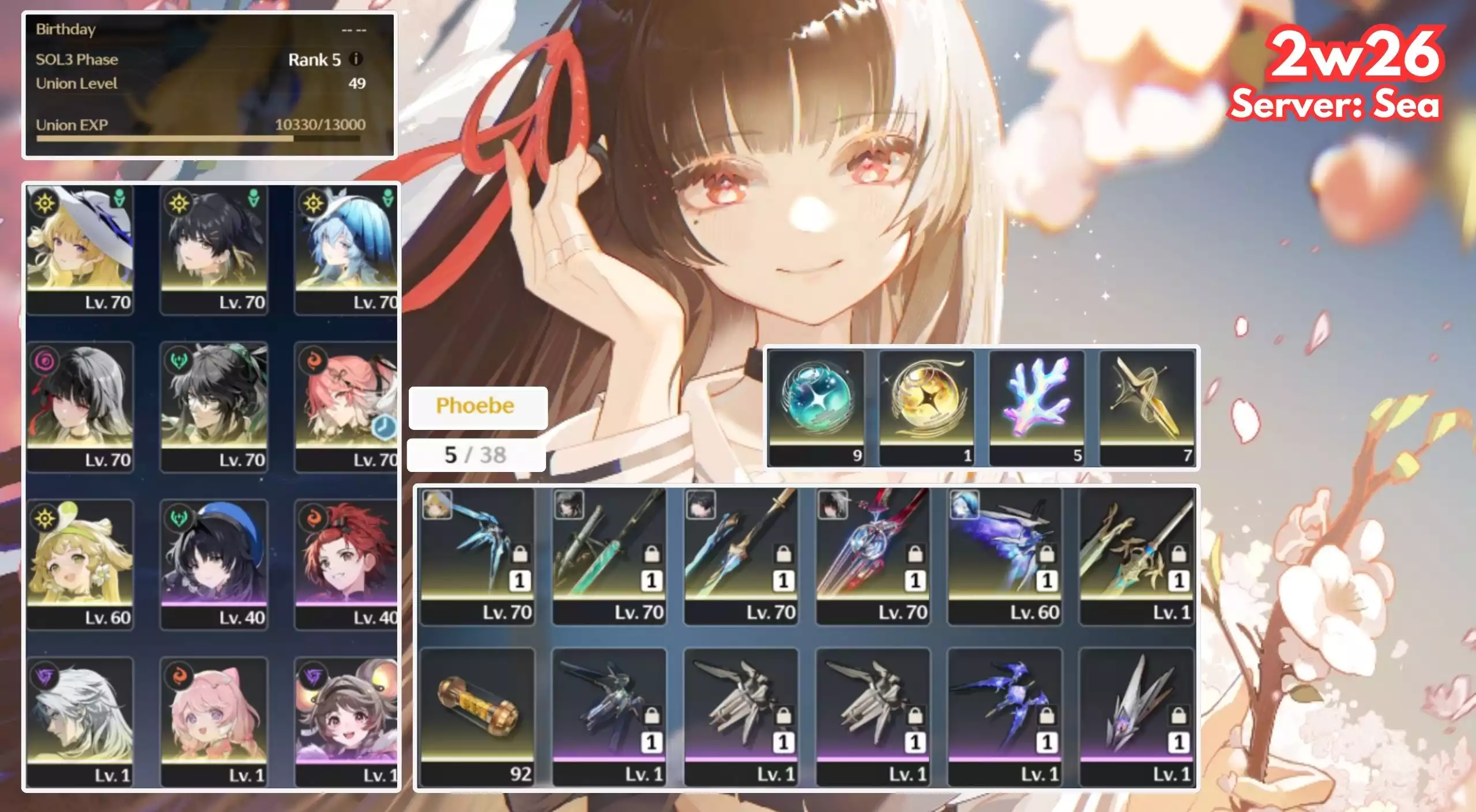Screen dimensions: 1476x812
Task: Select the red-ribbon black-haired character tile
Action: [x=80, y=406]
